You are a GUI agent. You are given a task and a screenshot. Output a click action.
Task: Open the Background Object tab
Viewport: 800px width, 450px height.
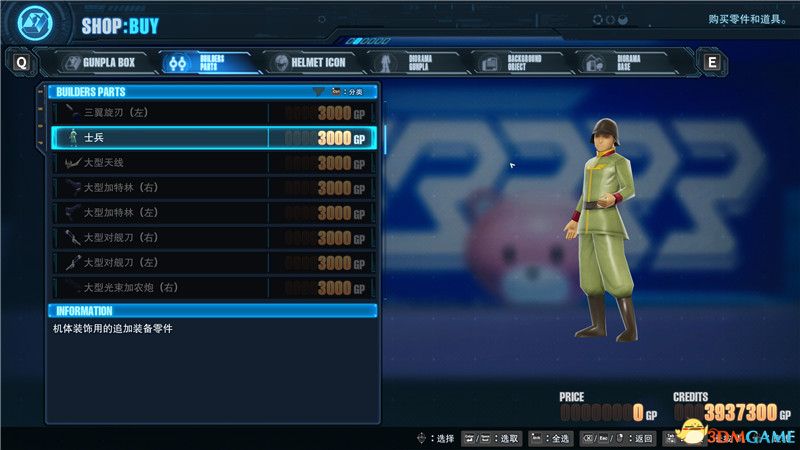[x=515, y=62]
